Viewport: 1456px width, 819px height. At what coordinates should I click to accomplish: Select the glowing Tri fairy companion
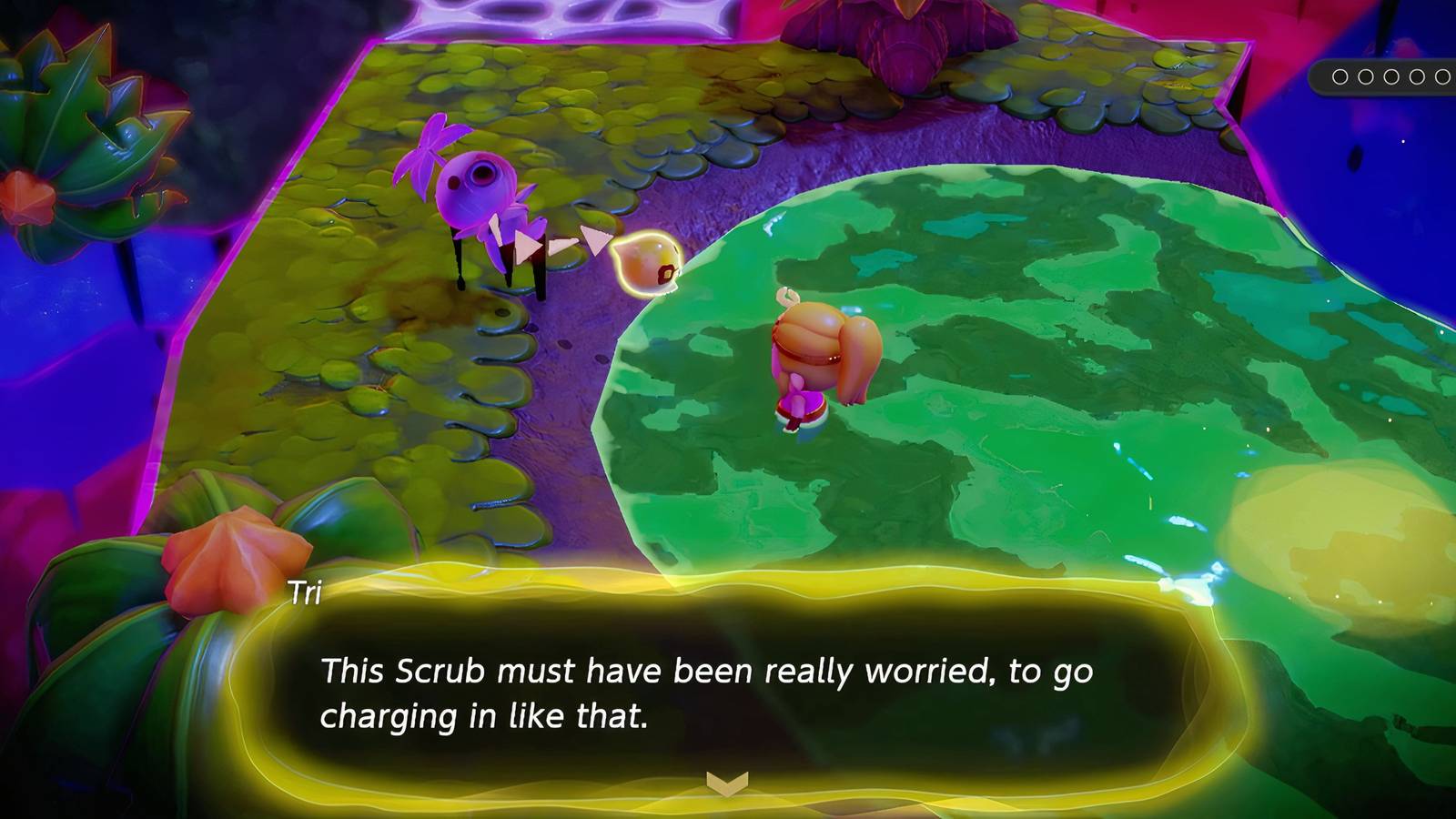click(x=646, y=264)
